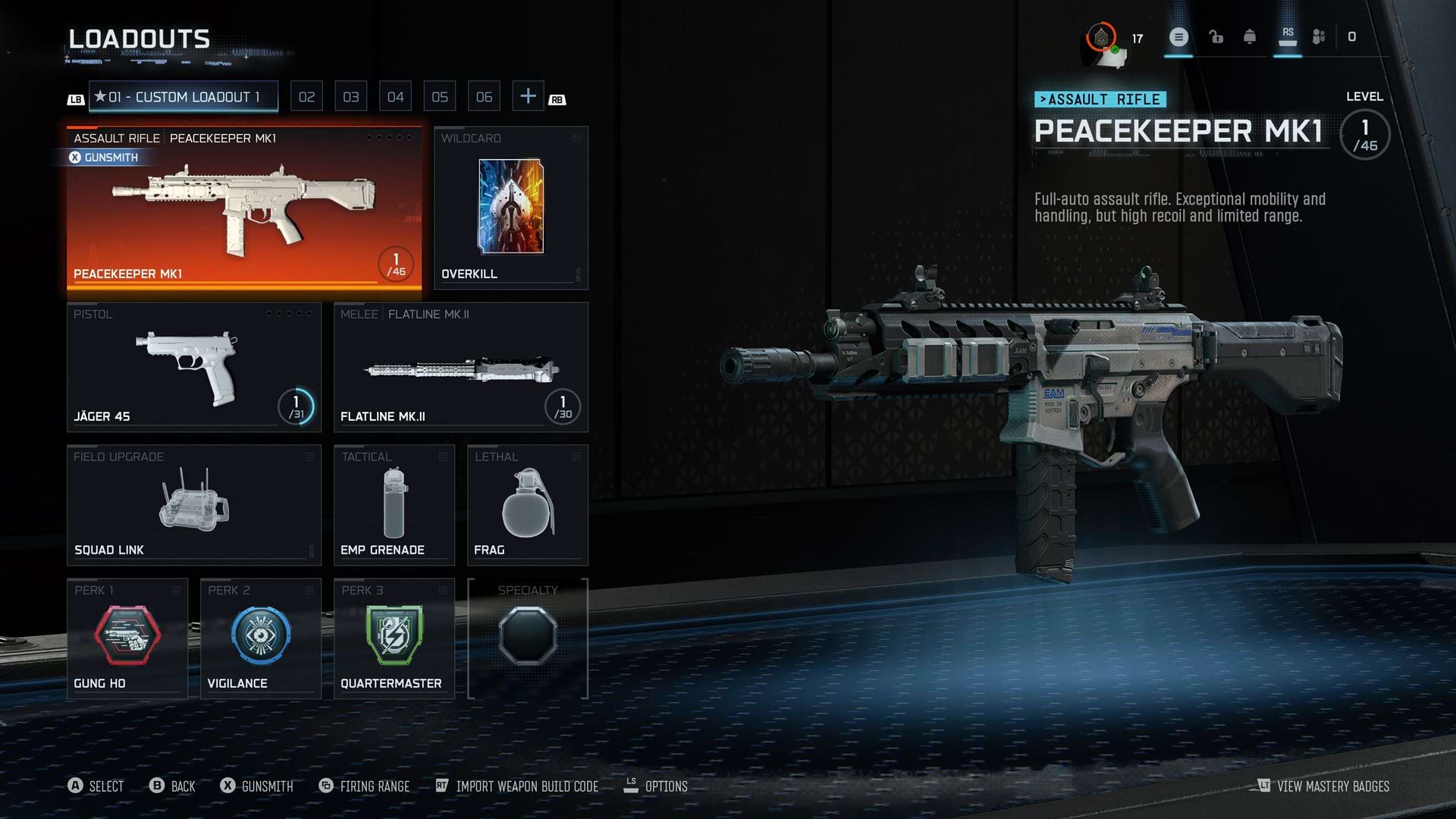Switch to loadout 06 tab
The image size is (1456, 819).
[484, 97]
